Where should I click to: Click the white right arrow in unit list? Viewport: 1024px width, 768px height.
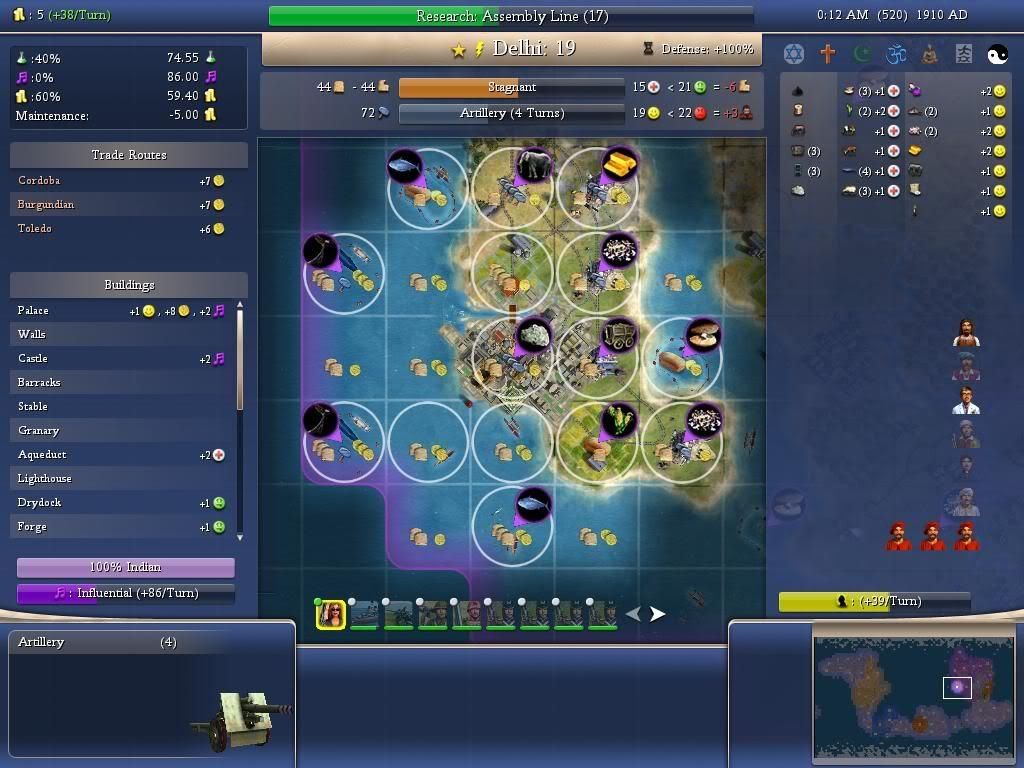pyautogui.click(x=657, y=614)
